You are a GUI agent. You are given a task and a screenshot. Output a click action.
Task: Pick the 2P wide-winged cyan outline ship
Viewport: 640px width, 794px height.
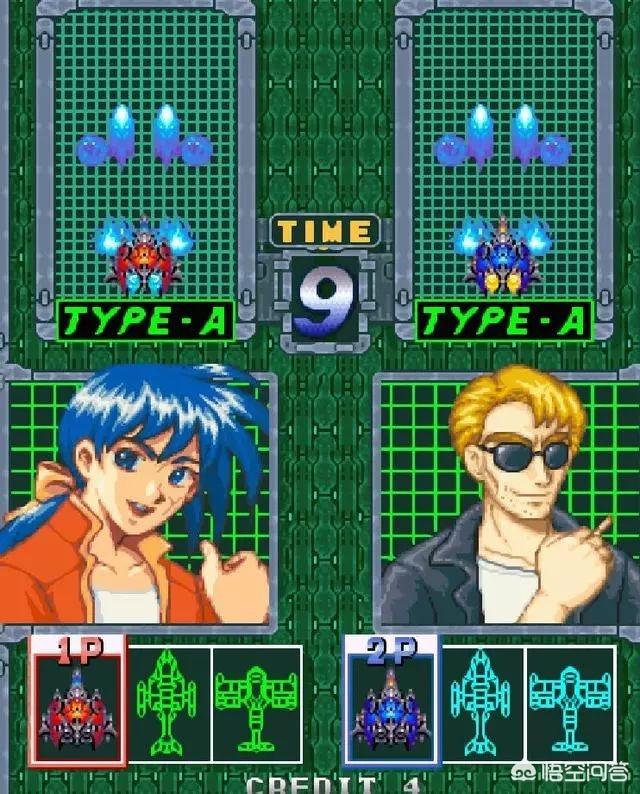pyautogui.click(x=570, y=703)
